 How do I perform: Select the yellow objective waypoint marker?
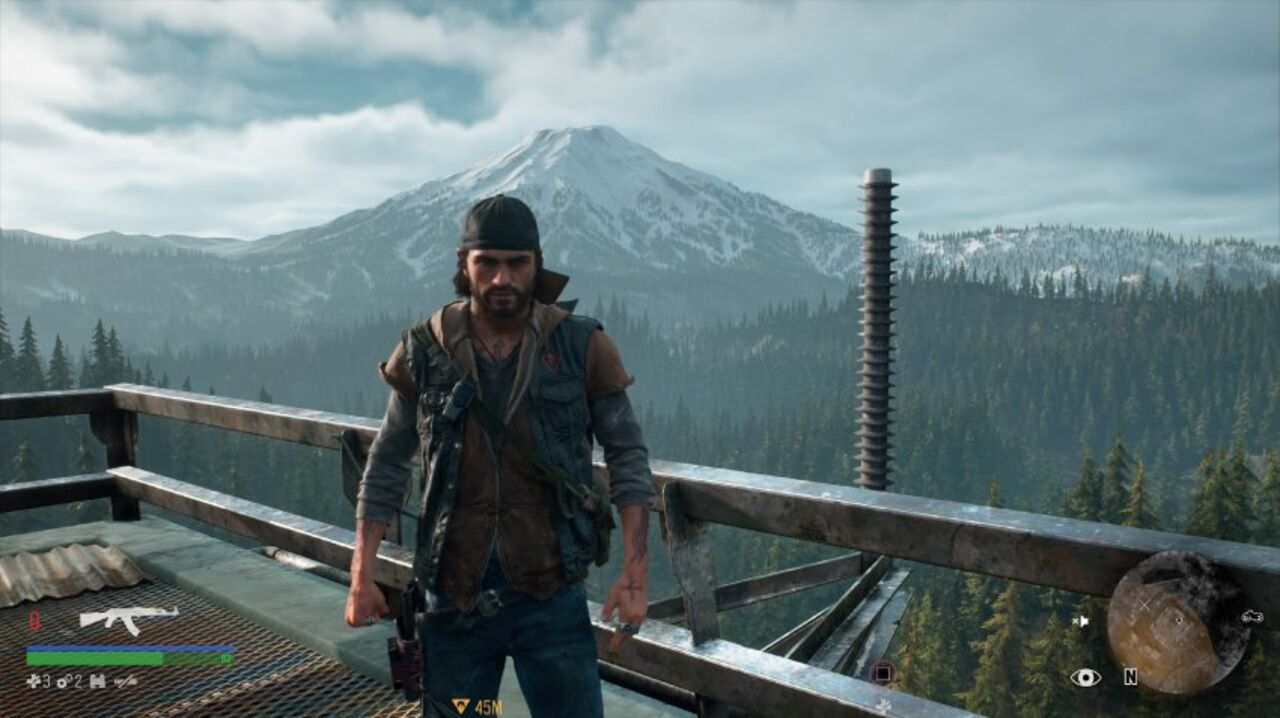click(x=460, y=706)
